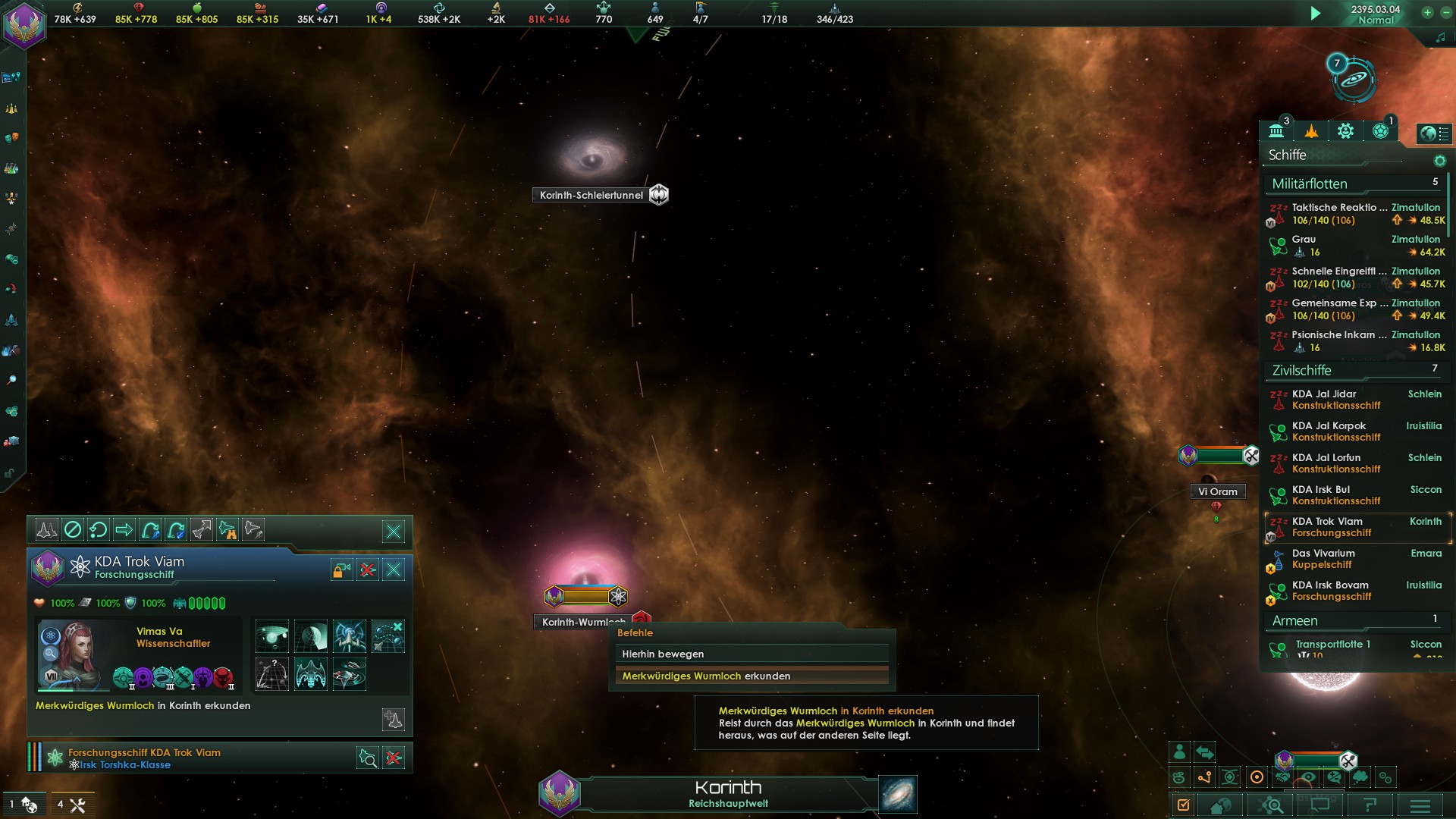
Task: Open the Schiffe outliner settings gear
Action: [x=1440, y=160]
